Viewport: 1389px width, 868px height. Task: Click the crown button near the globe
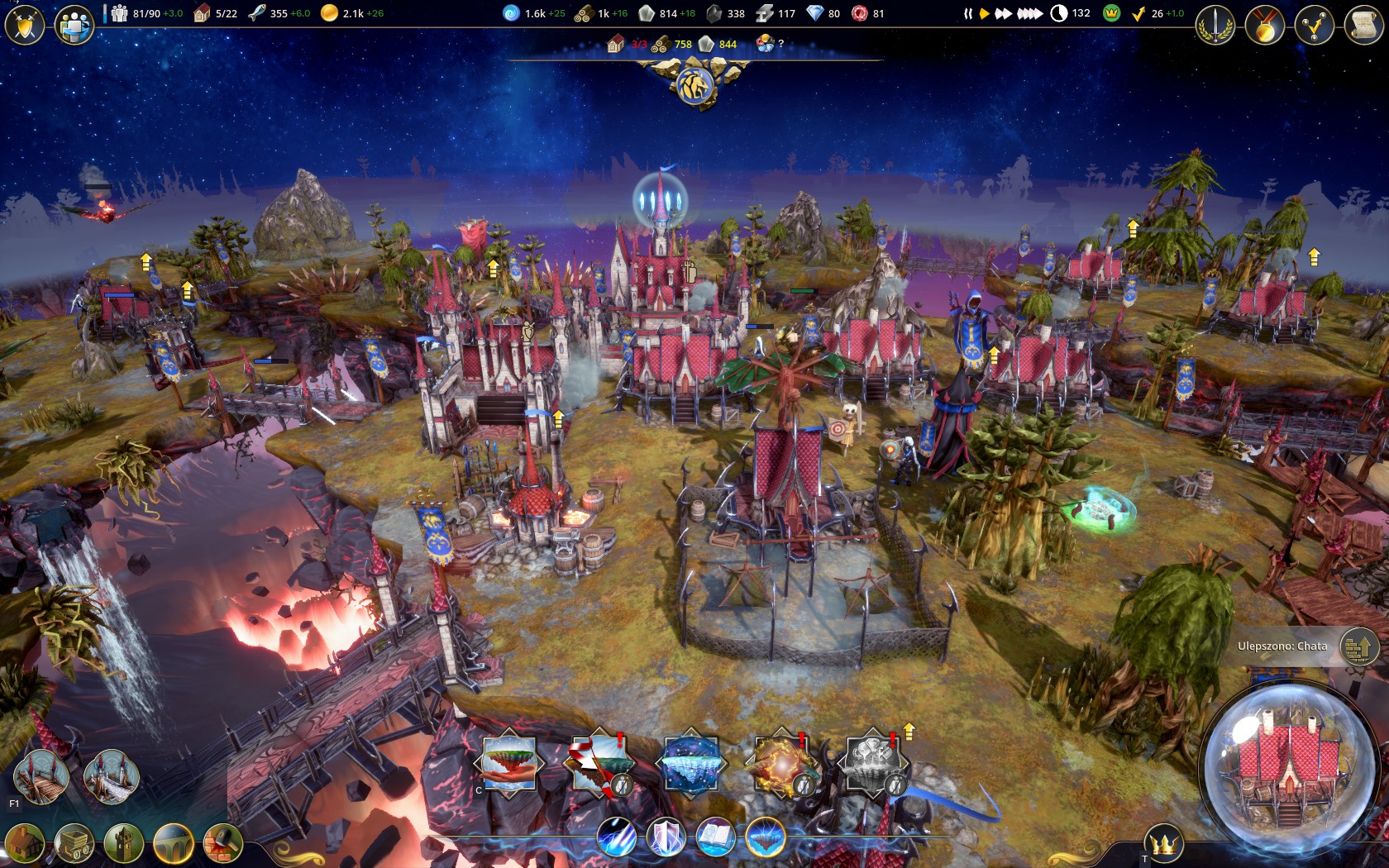point(1164,844)
